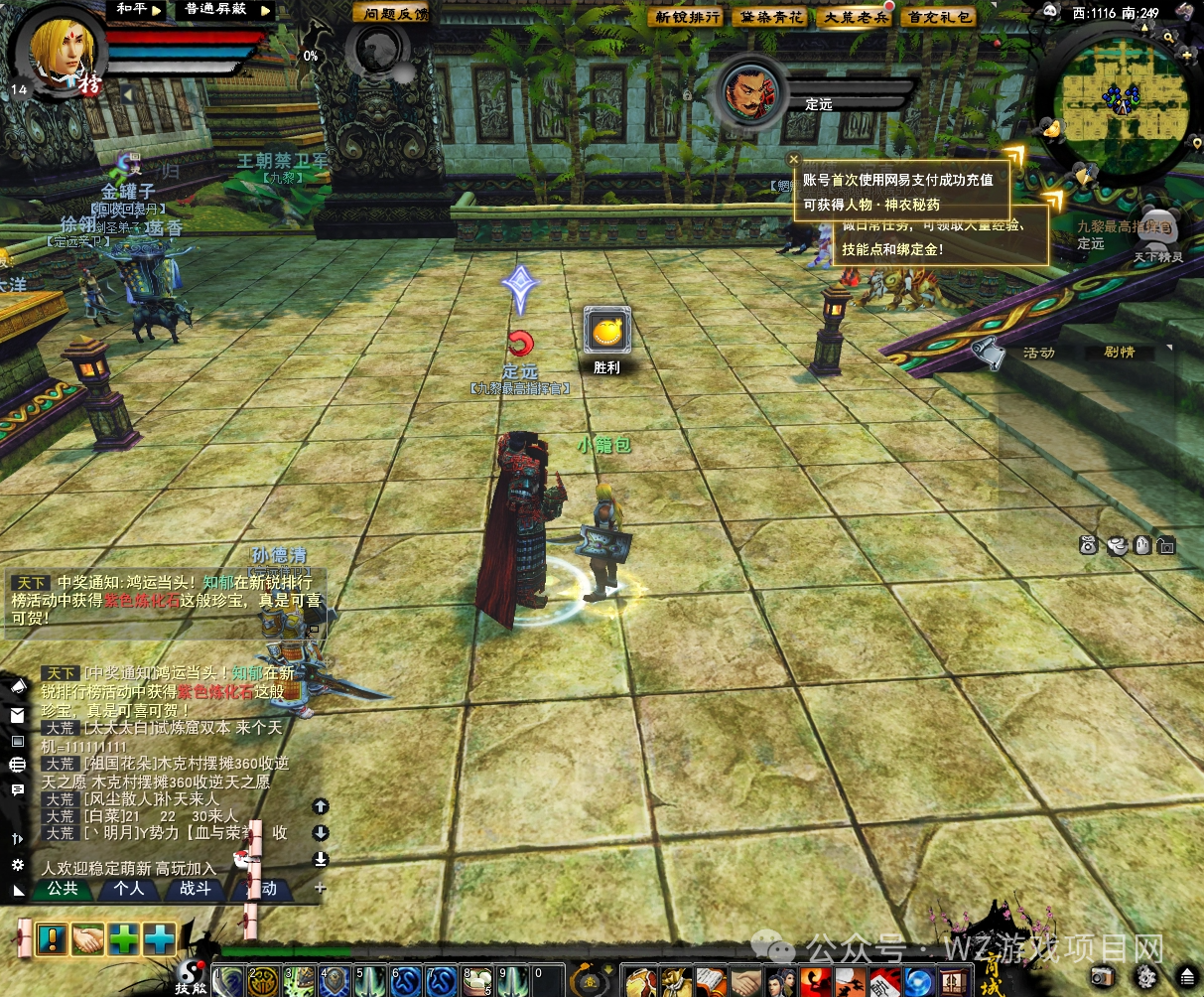Click the circular minimap
This screenshot has width=1204, height=997.
[1122, 97]
